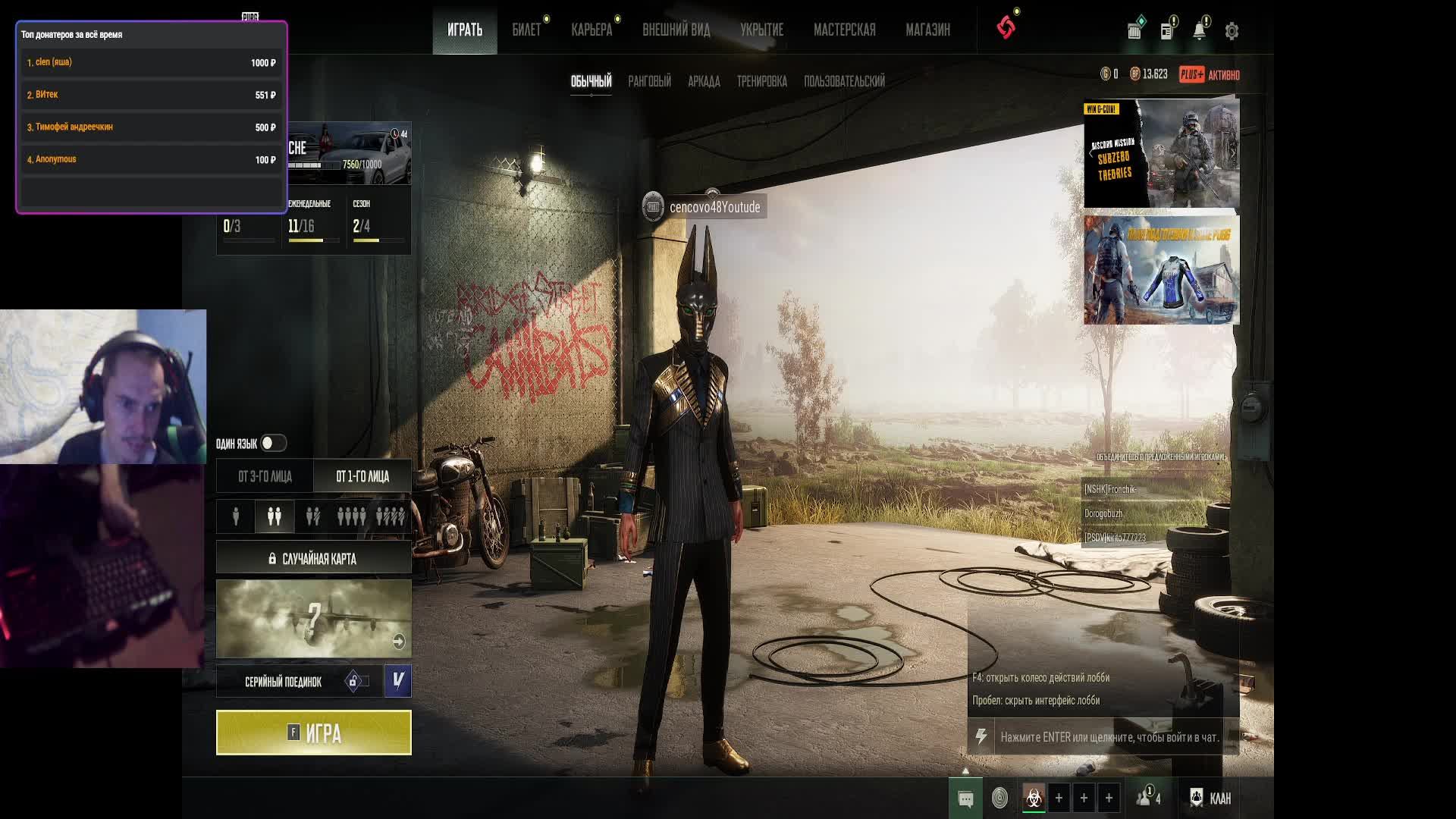Check notifications via the bell icon
The image size is (1456, 819).
pos(1199,31)
